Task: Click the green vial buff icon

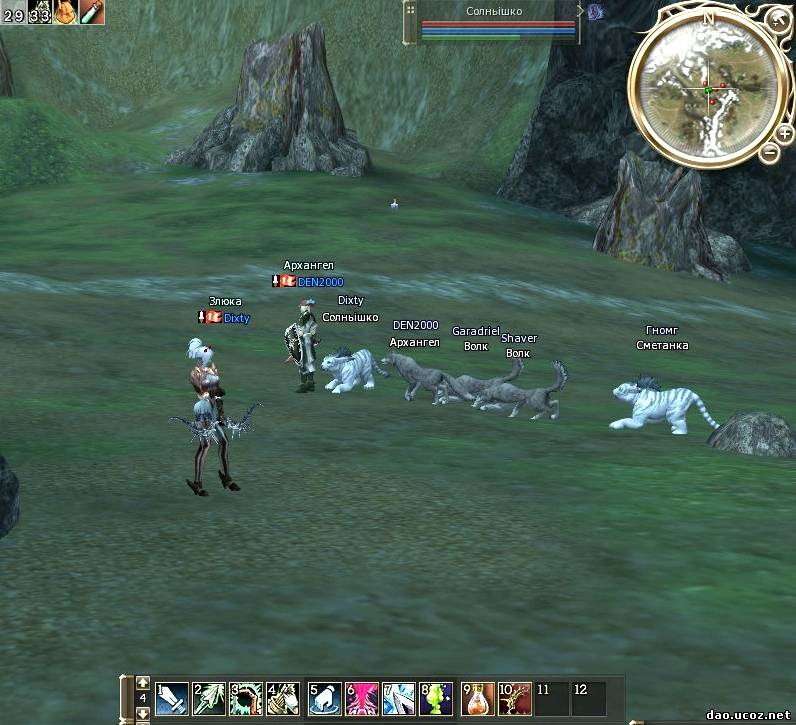Action: pyautogui.click(x=92, y=12)
